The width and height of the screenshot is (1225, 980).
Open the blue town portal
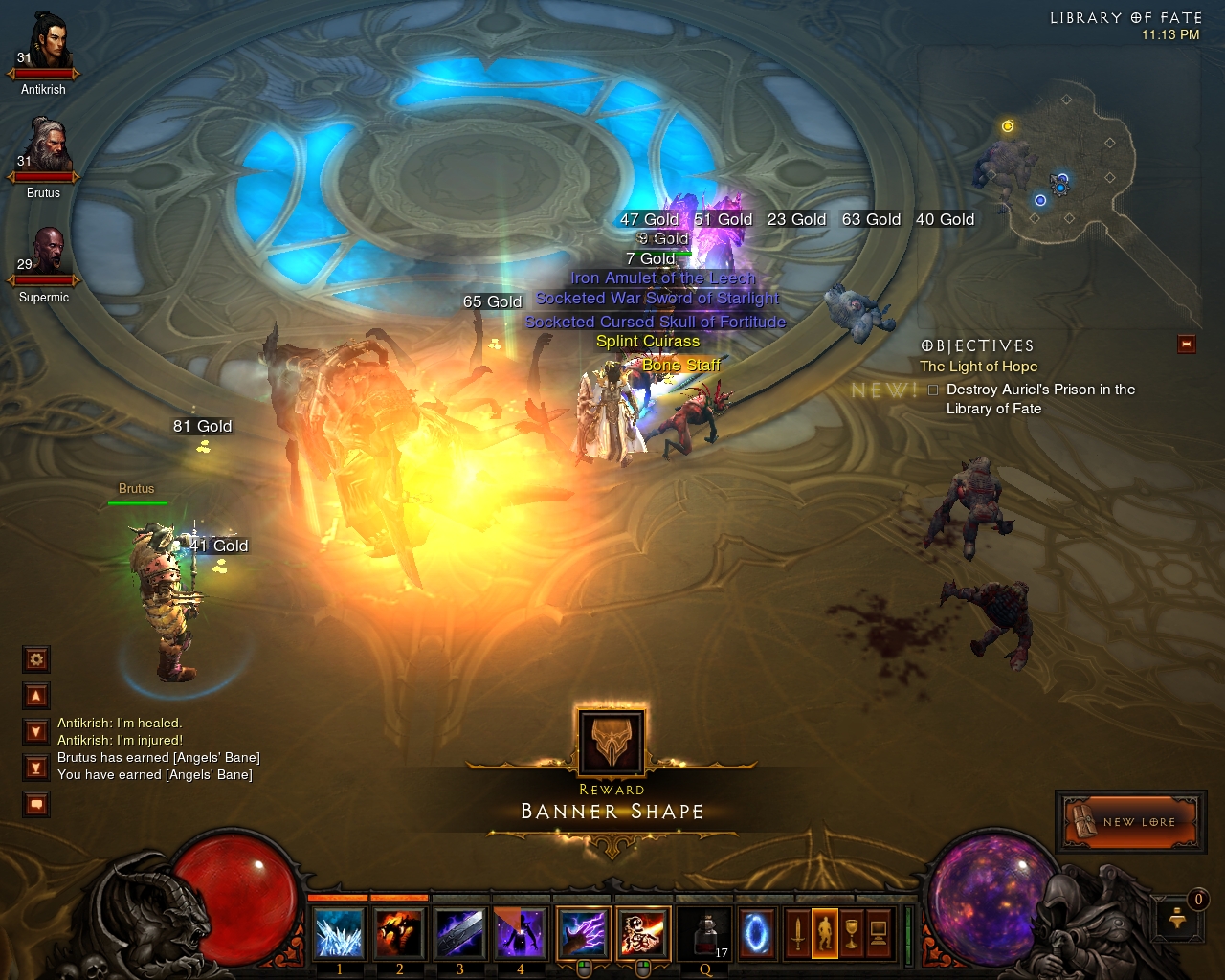756,933
